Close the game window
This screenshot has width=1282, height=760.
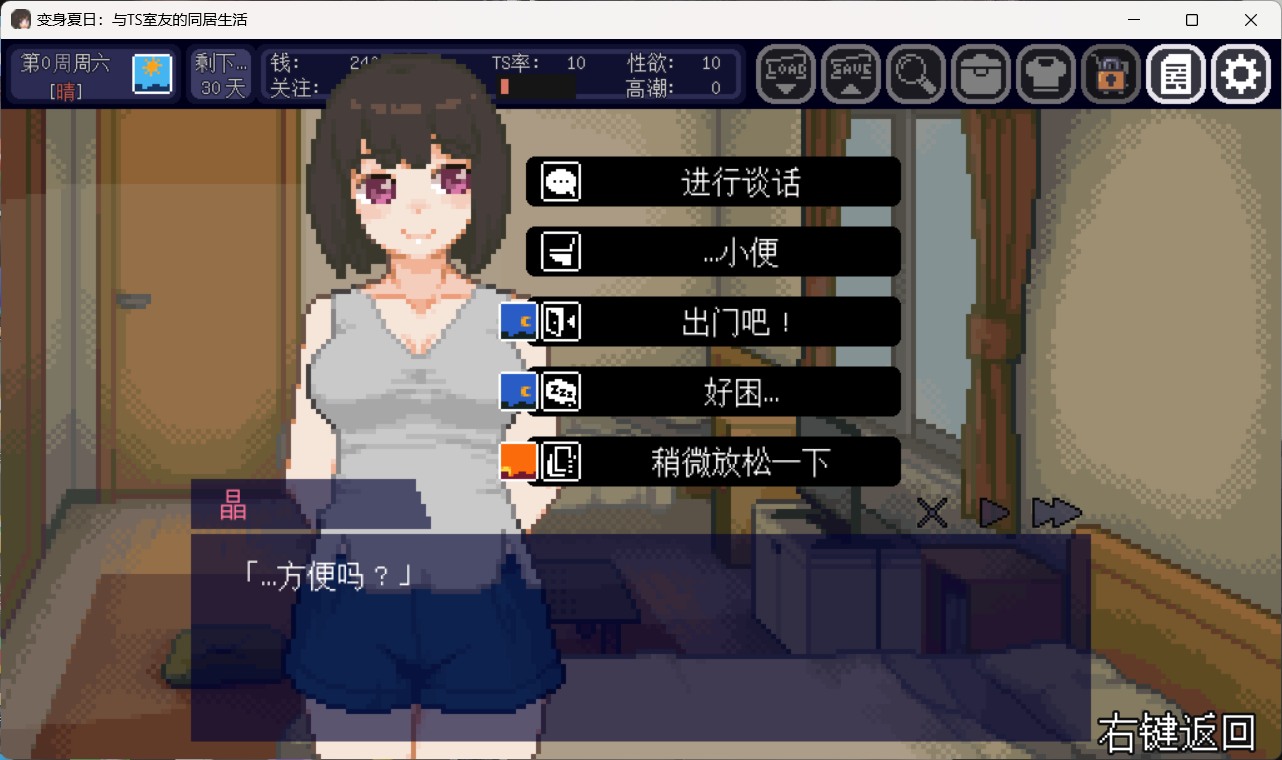coord(1251,19)
